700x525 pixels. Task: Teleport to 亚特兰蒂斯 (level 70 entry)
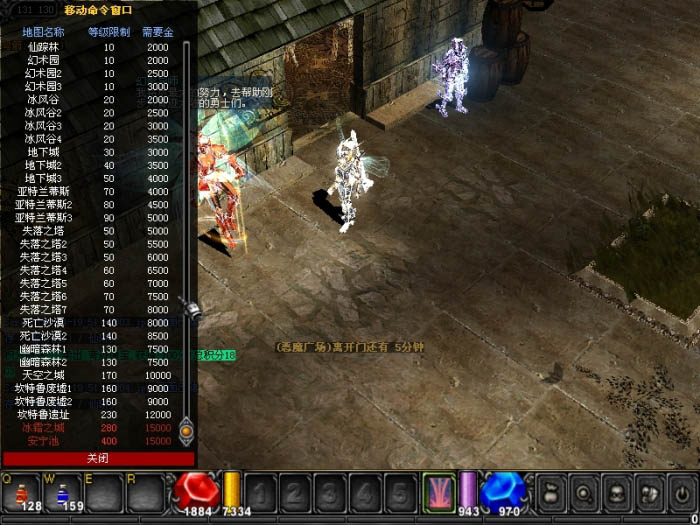[x=44, y=191]
